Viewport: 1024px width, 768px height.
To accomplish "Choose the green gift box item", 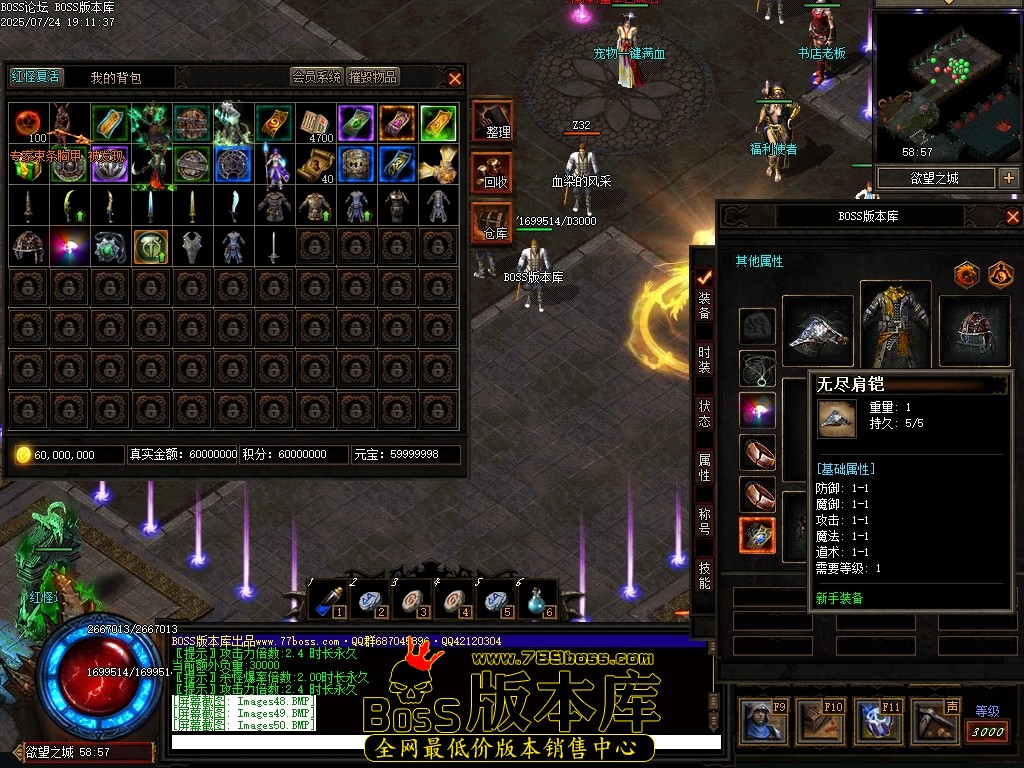I will pyautogui.click(x=28, y=165).
